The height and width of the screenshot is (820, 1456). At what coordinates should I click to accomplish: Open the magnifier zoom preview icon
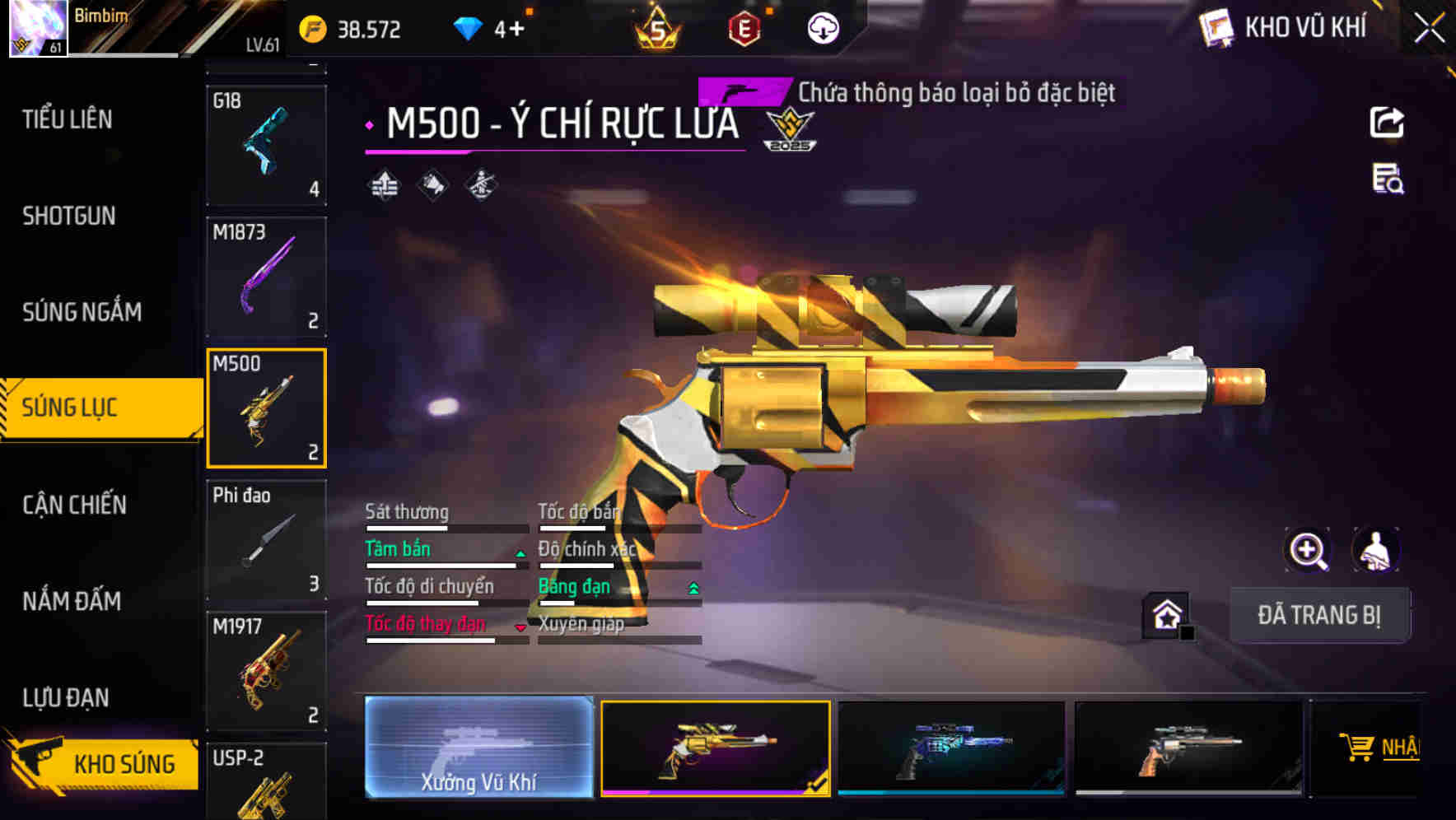pyautogui.click(x=1305, y=550)
